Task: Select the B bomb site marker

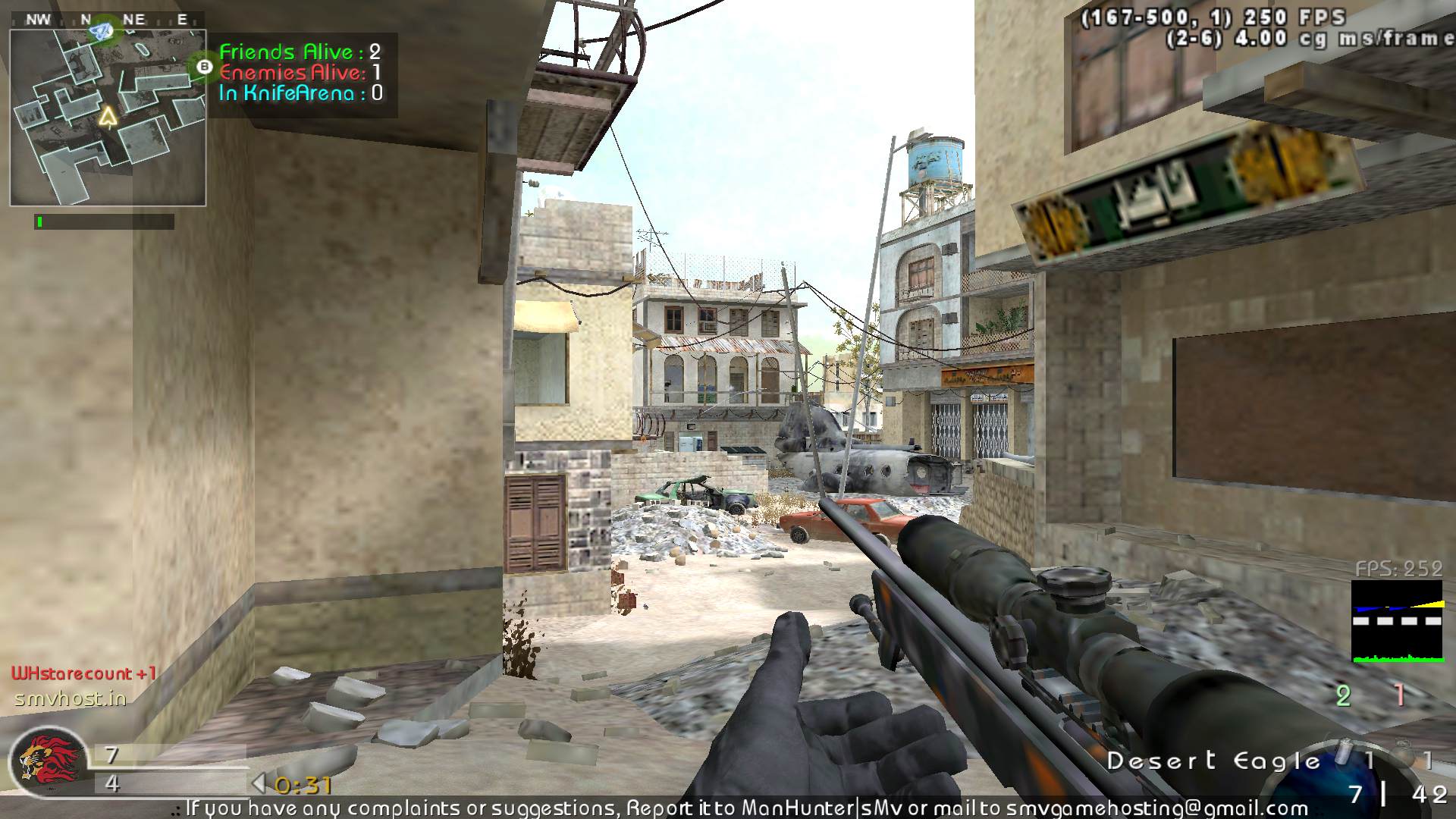Action: tap(203, 67)
